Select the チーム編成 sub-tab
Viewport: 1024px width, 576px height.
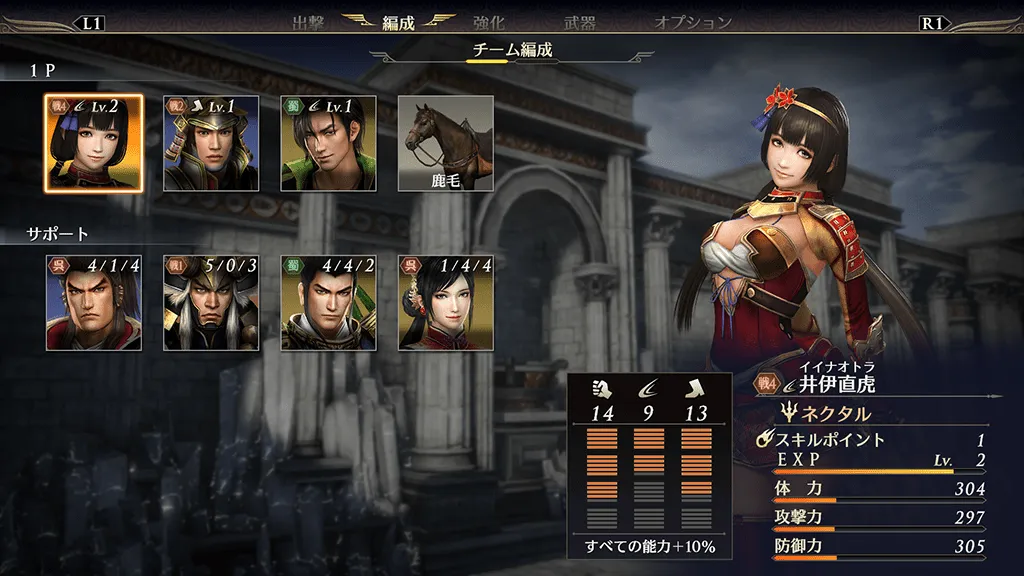511,49
